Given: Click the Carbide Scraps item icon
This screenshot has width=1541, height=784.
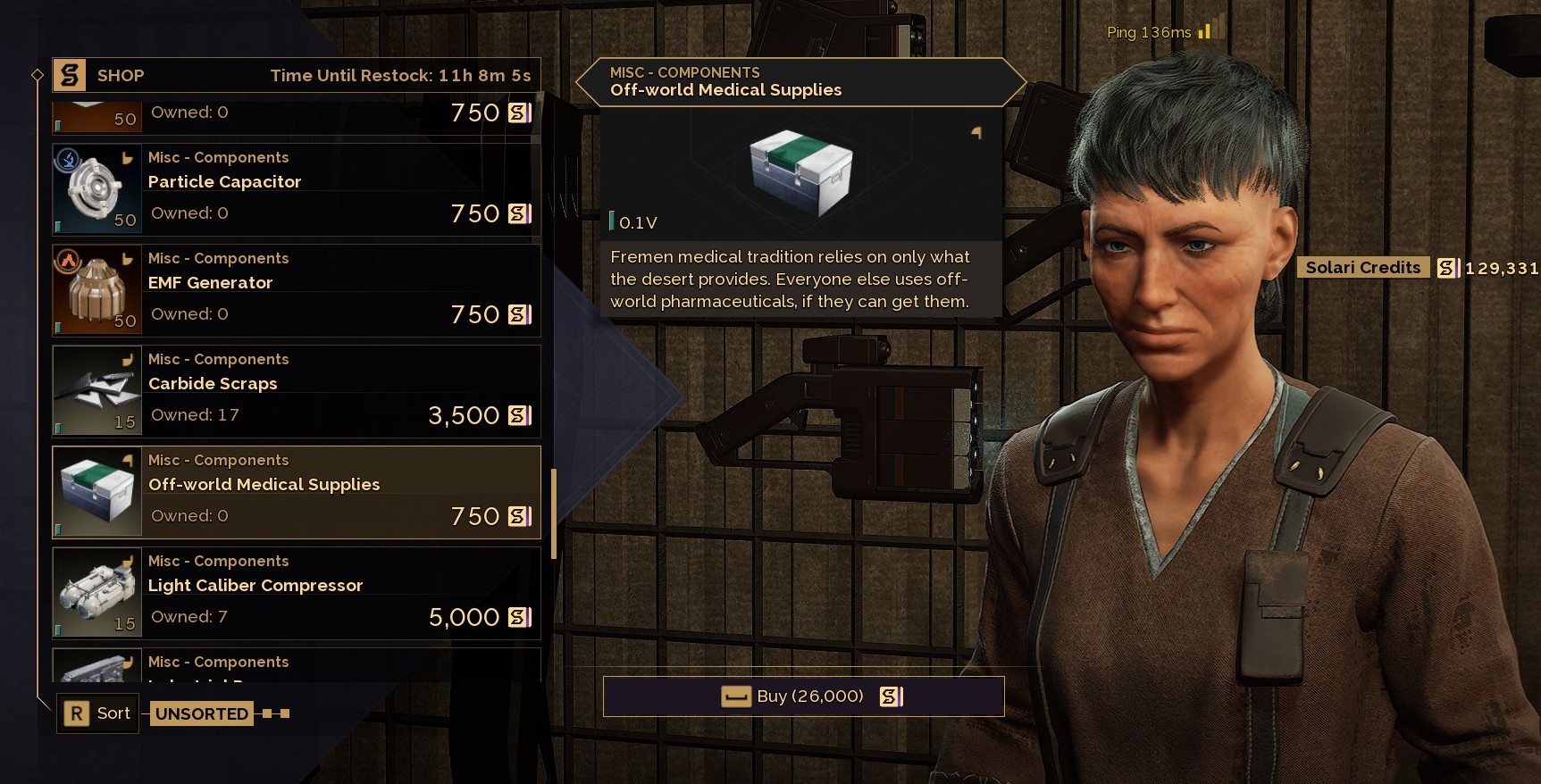Looking at the screenshot, I should (x=97, y=392).
